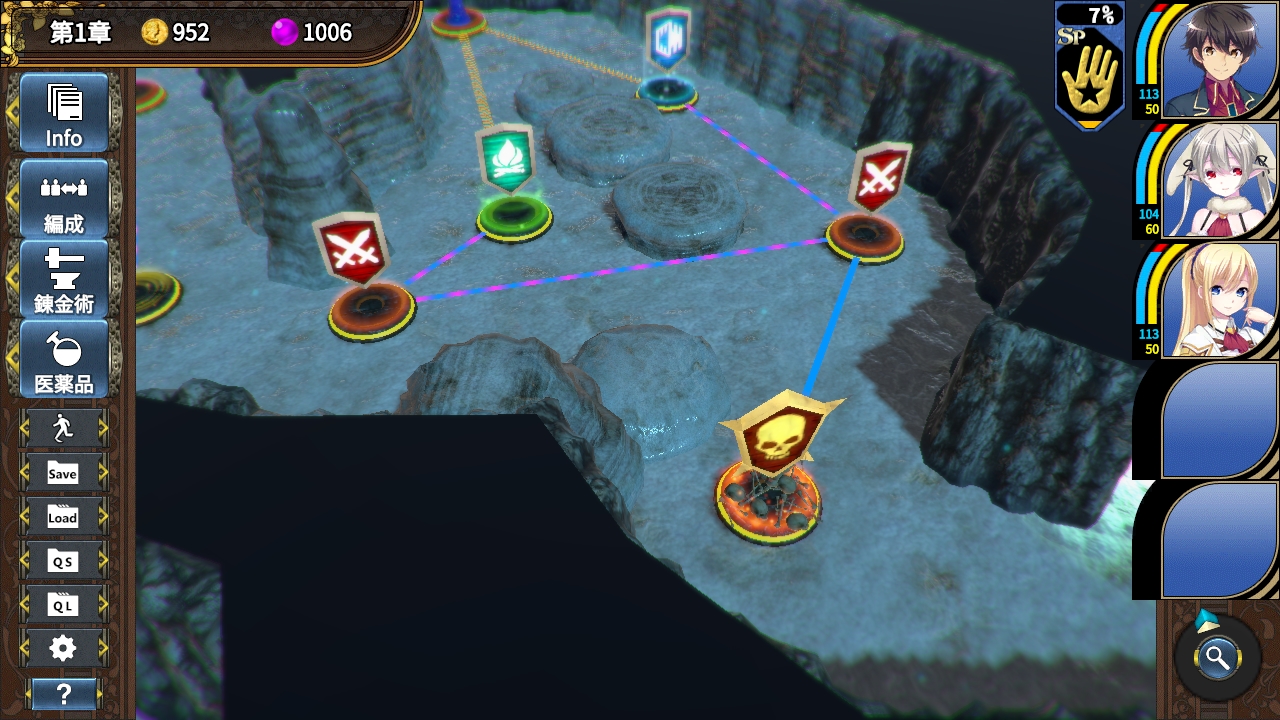
Task: Select the skull boss battle node
Action: click(x=770, y=470)
